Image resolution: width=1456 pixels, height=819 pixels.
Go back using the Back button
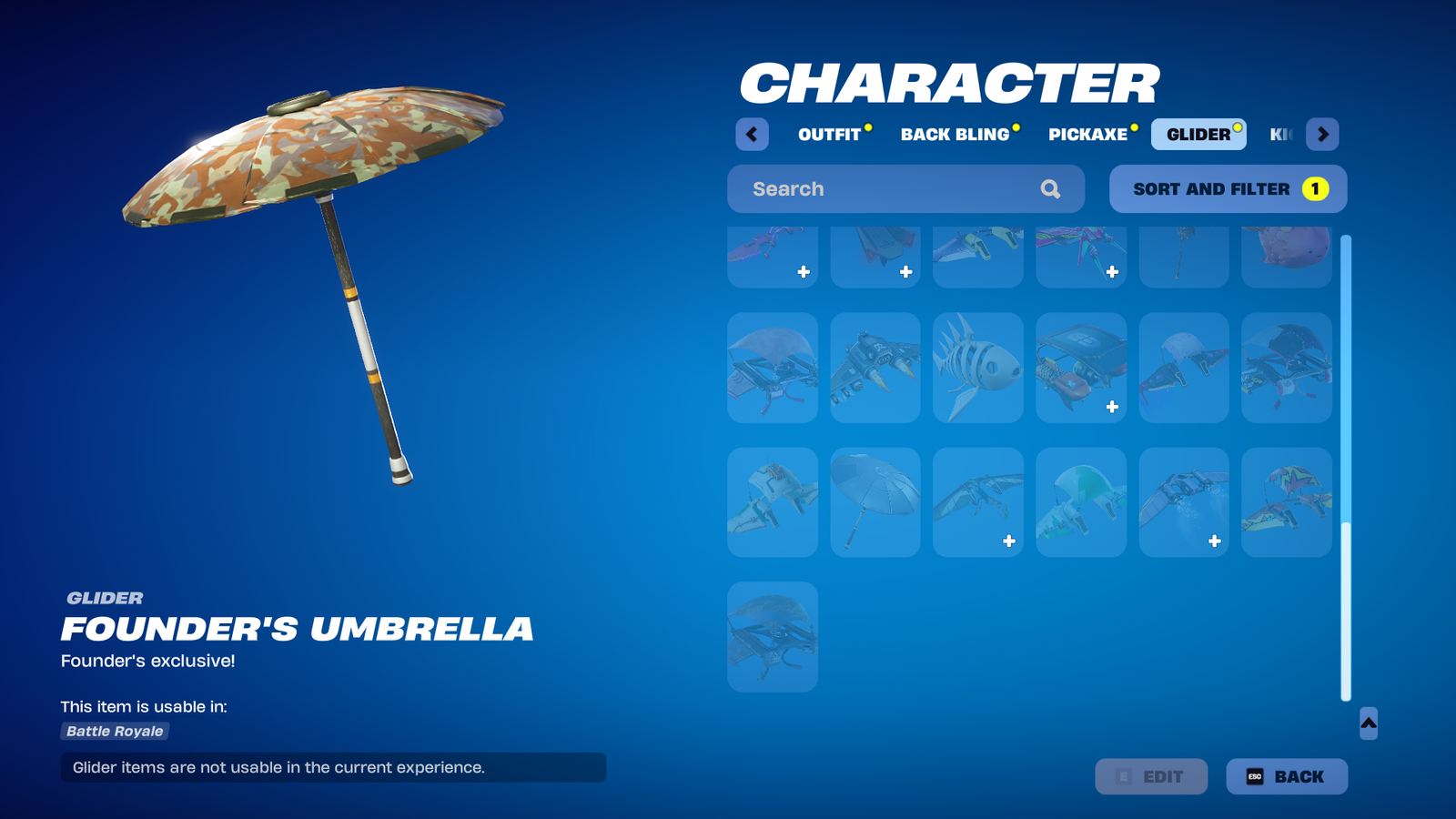coord(1286,776)
